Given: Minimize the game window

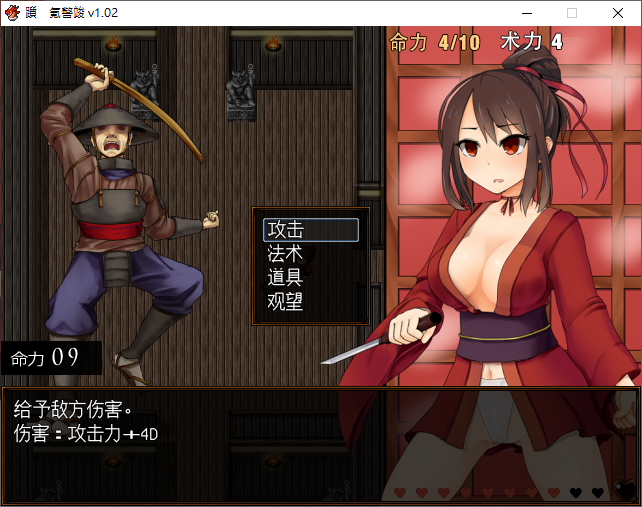Looking at the screenshot, I should [526, 13].
